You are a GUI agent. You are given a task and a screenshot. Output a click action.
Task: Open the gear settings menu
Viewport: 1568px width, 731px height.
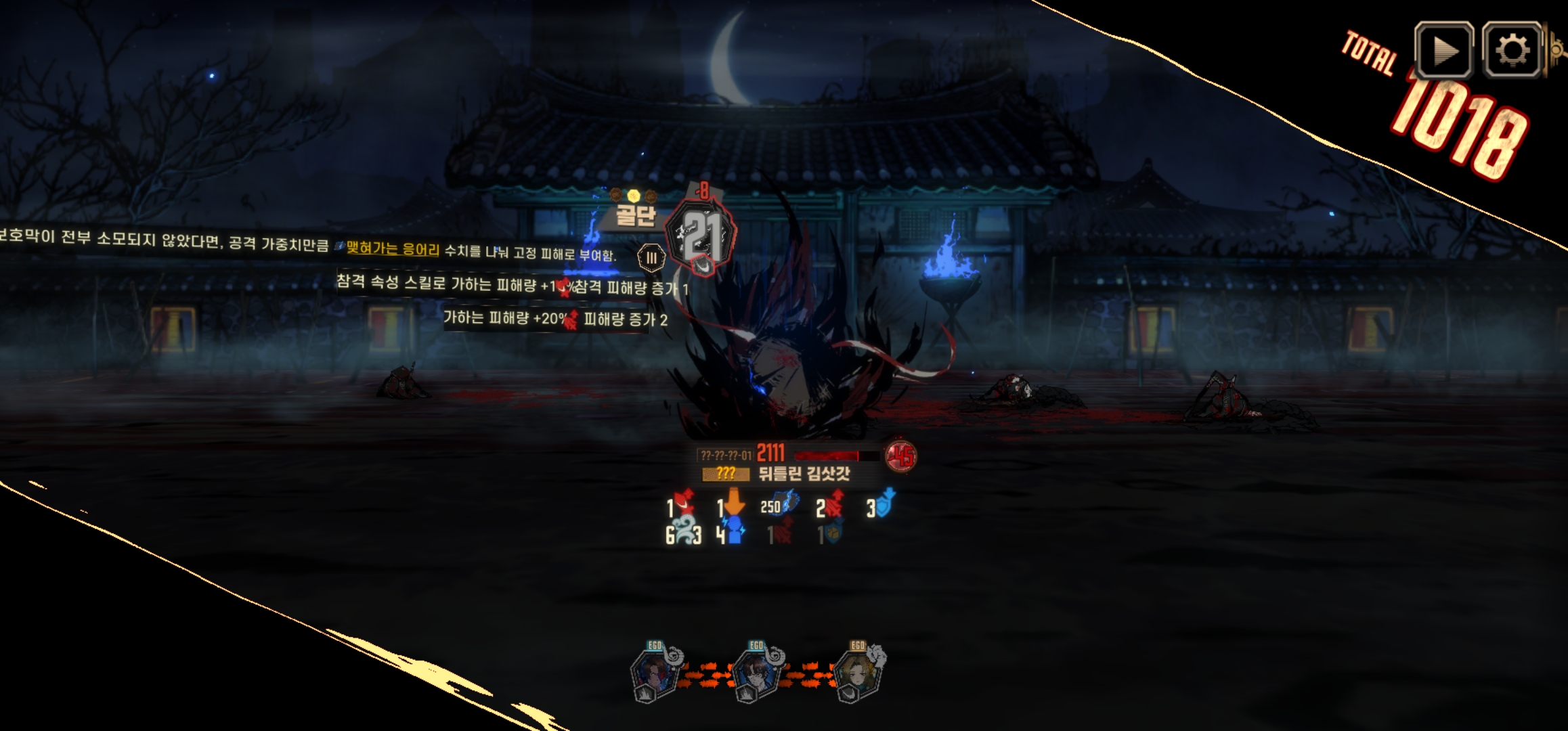[x=1512, y=50]
